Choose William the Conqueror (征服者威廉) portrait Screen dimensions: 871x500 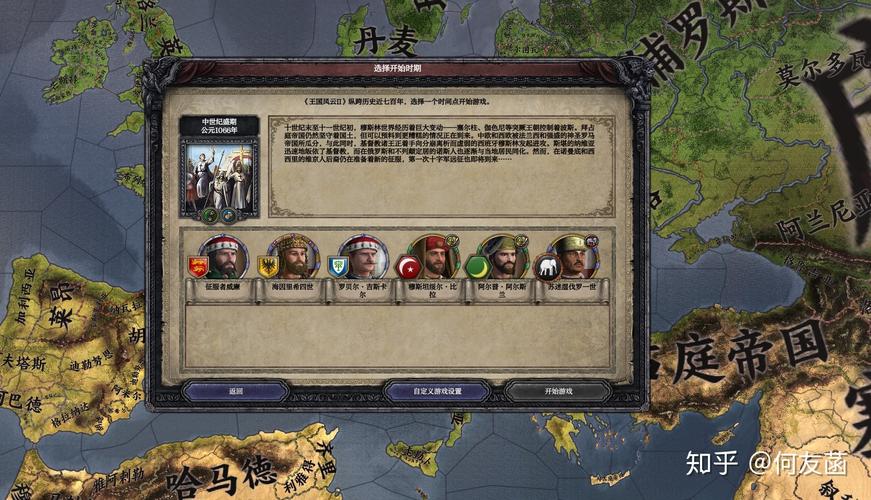221,259
